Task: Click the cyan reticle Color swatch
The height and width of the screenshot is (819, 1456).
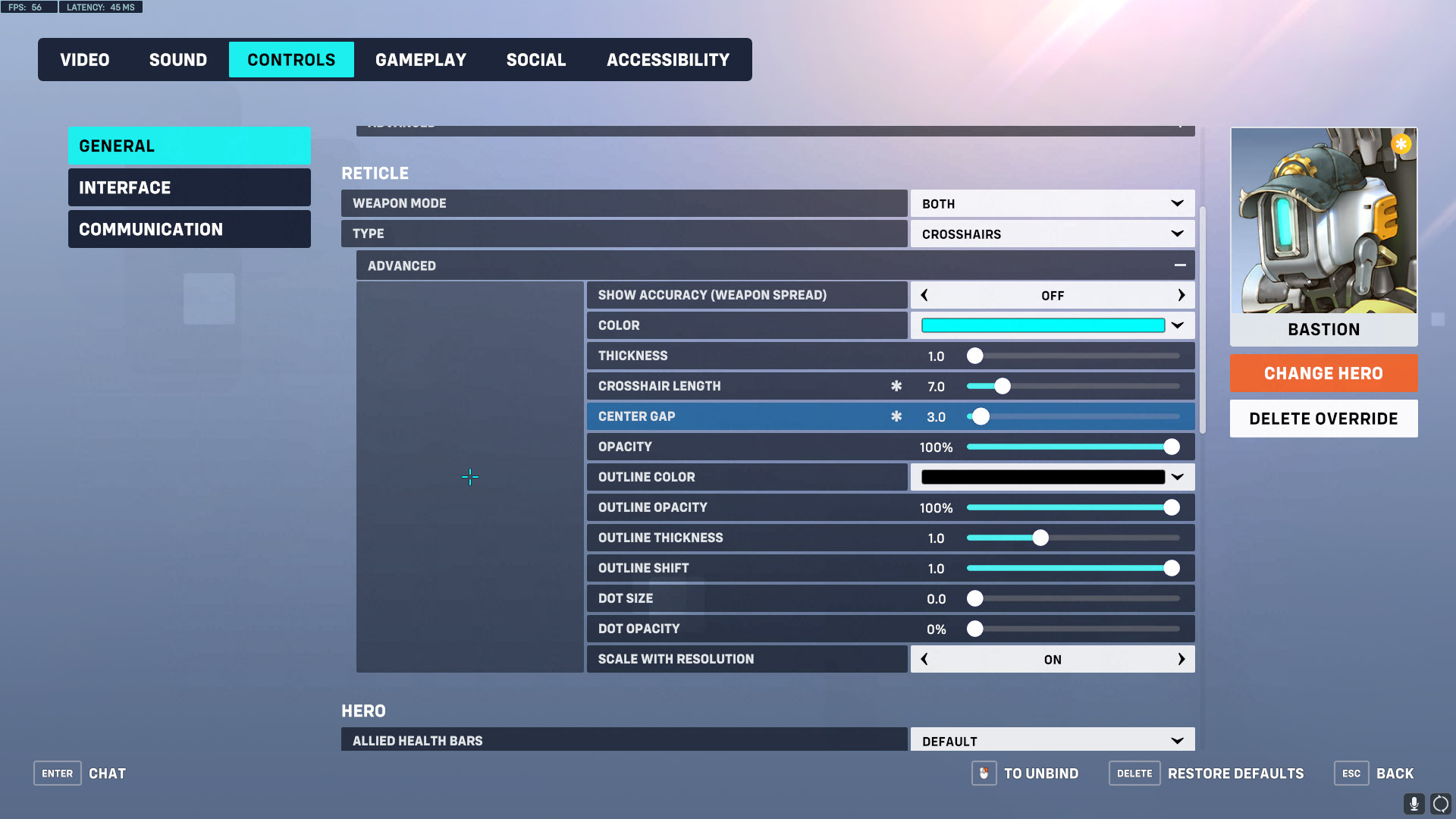Action: 1042,325
